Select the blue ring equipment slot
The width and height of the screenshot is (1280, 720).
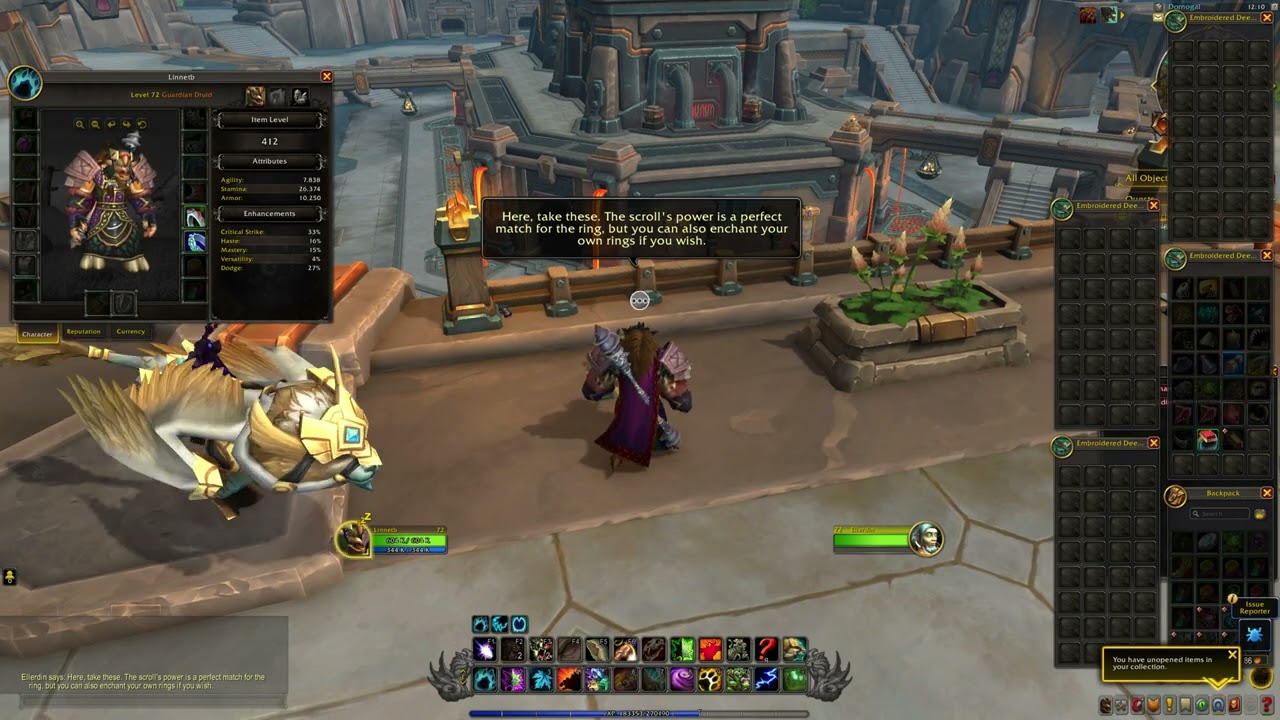pyautogui.click(x=195, y=241)
